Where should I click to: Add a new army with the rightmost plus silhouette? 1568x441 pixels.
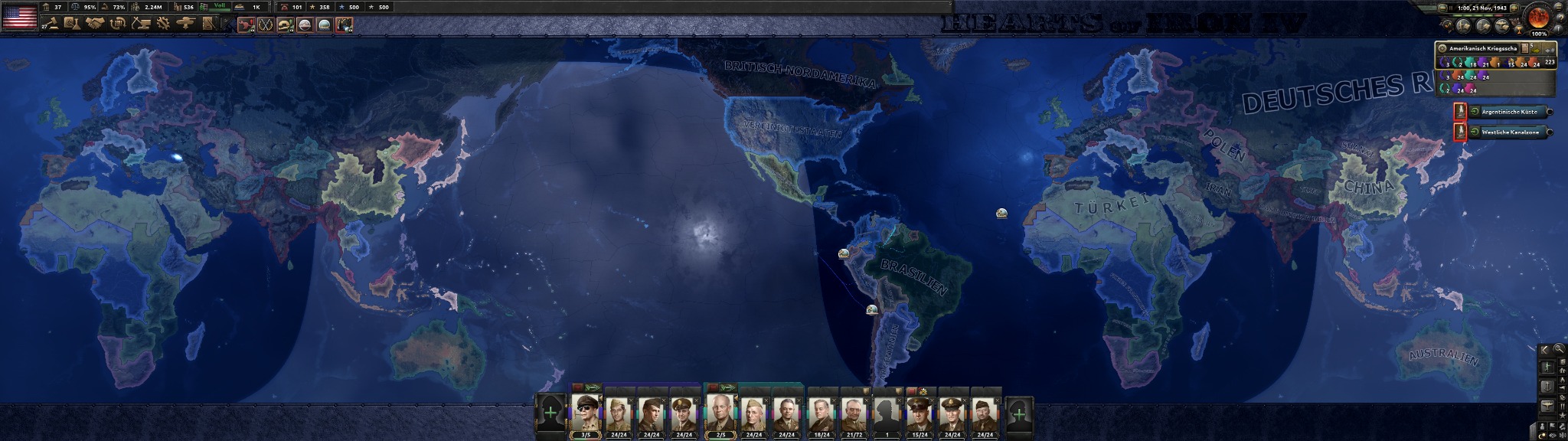click(x=1018, y=414)
